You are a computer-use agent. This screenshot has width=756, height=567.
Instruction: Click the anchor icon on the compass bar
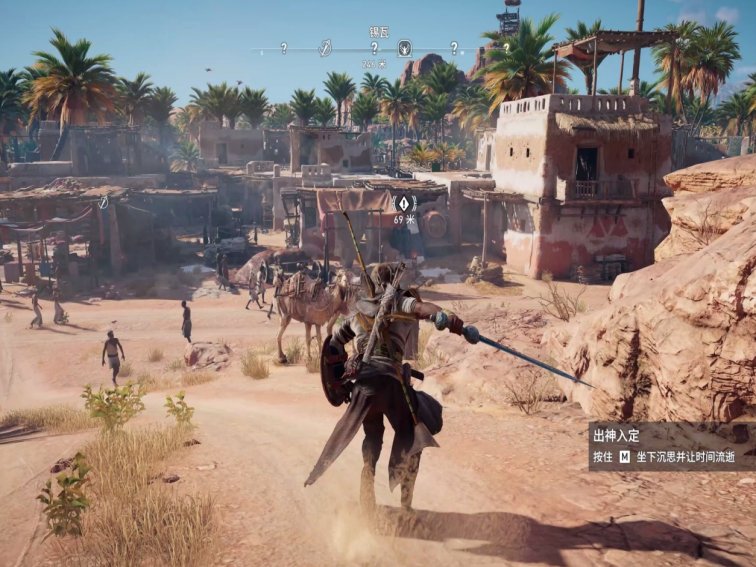325,47
